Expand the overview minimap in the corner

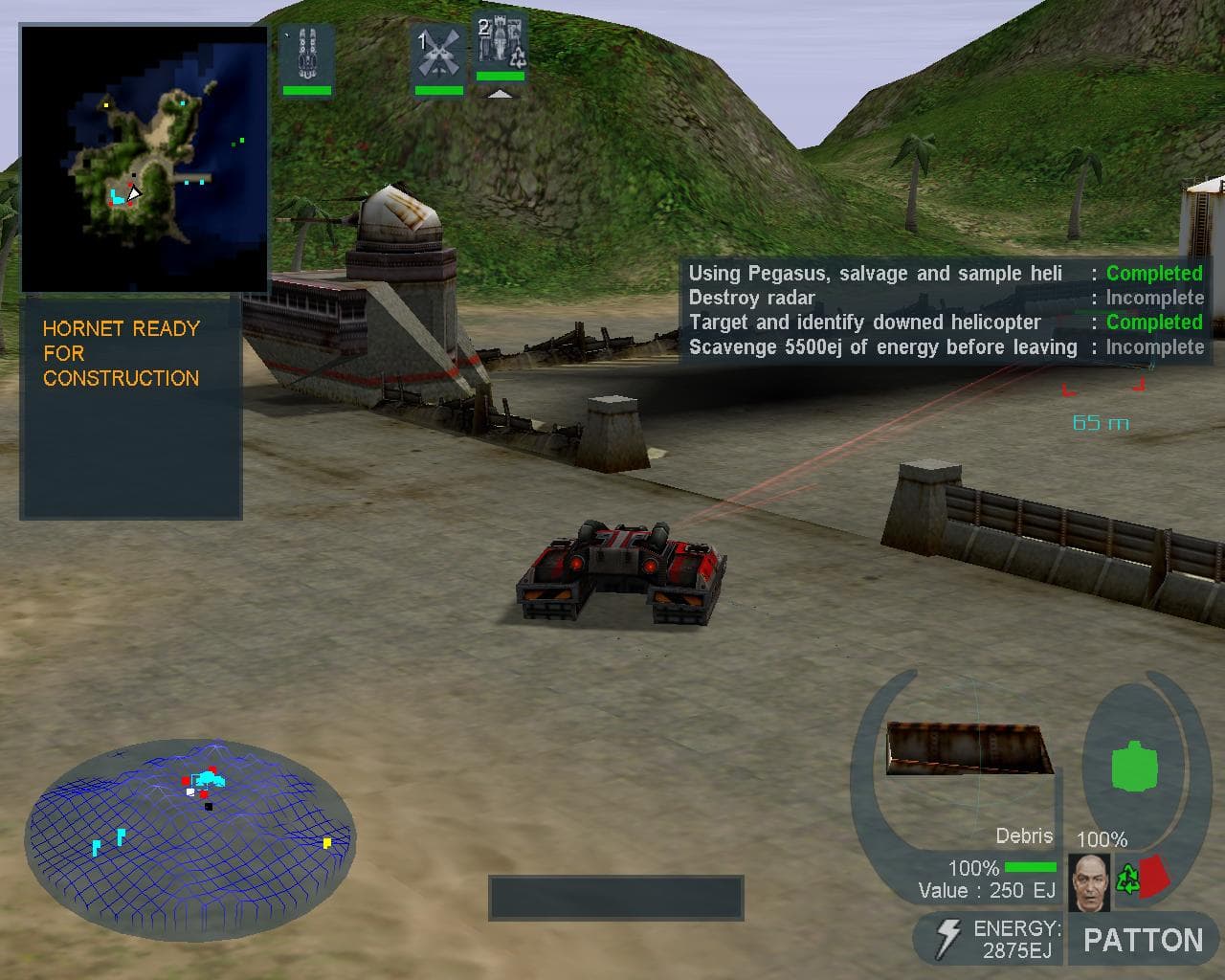pos(144,158)
